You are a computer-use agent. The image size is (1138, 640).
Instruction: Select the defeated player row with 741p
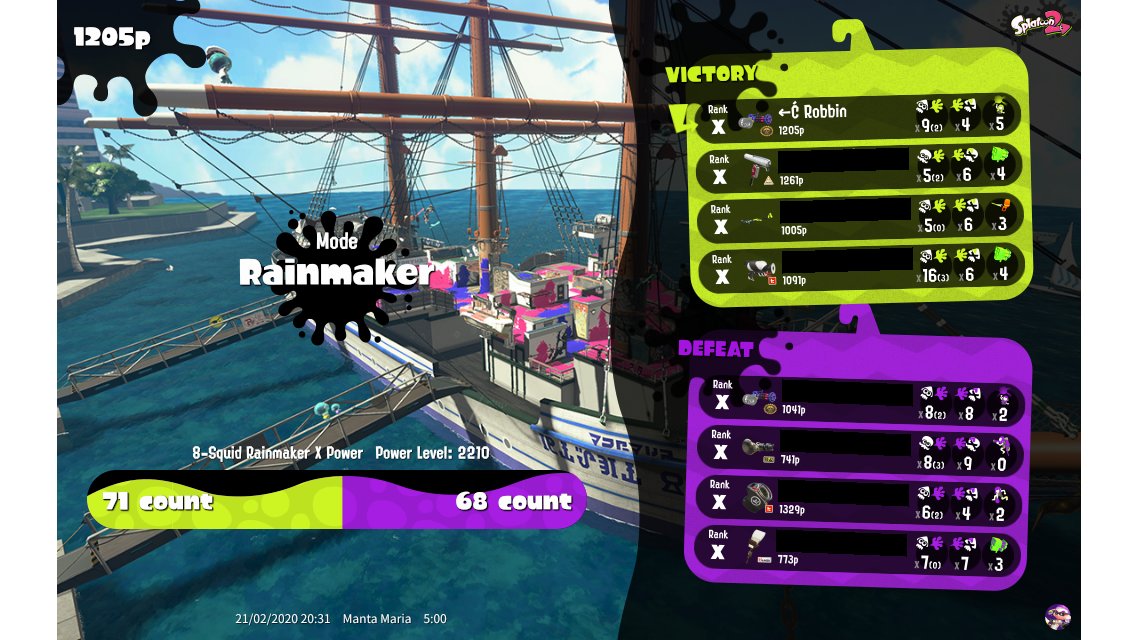pyautogui.click(x=860, y=448)
